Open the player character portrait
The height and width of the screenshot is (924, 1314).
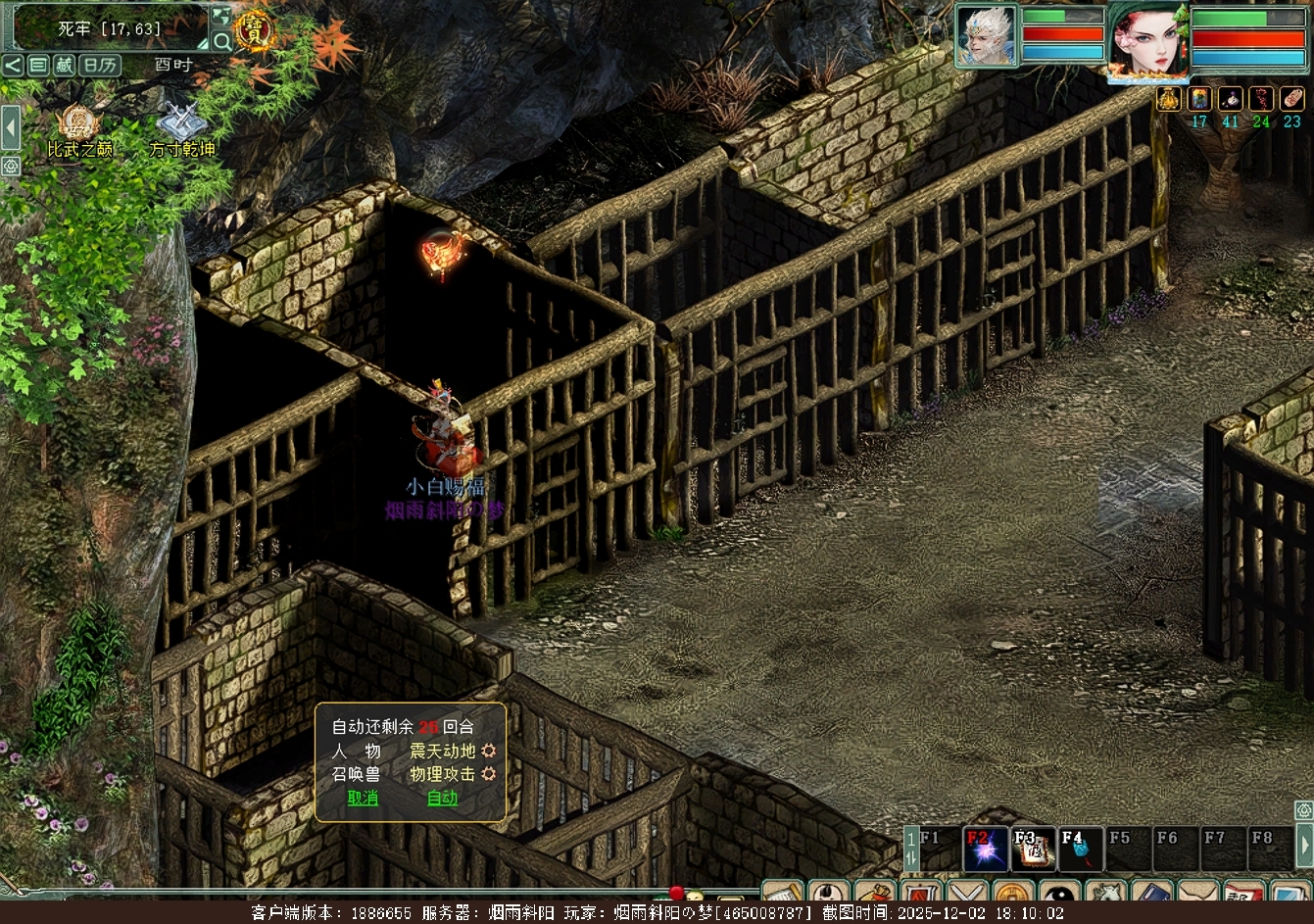[x=1148, y=39]
